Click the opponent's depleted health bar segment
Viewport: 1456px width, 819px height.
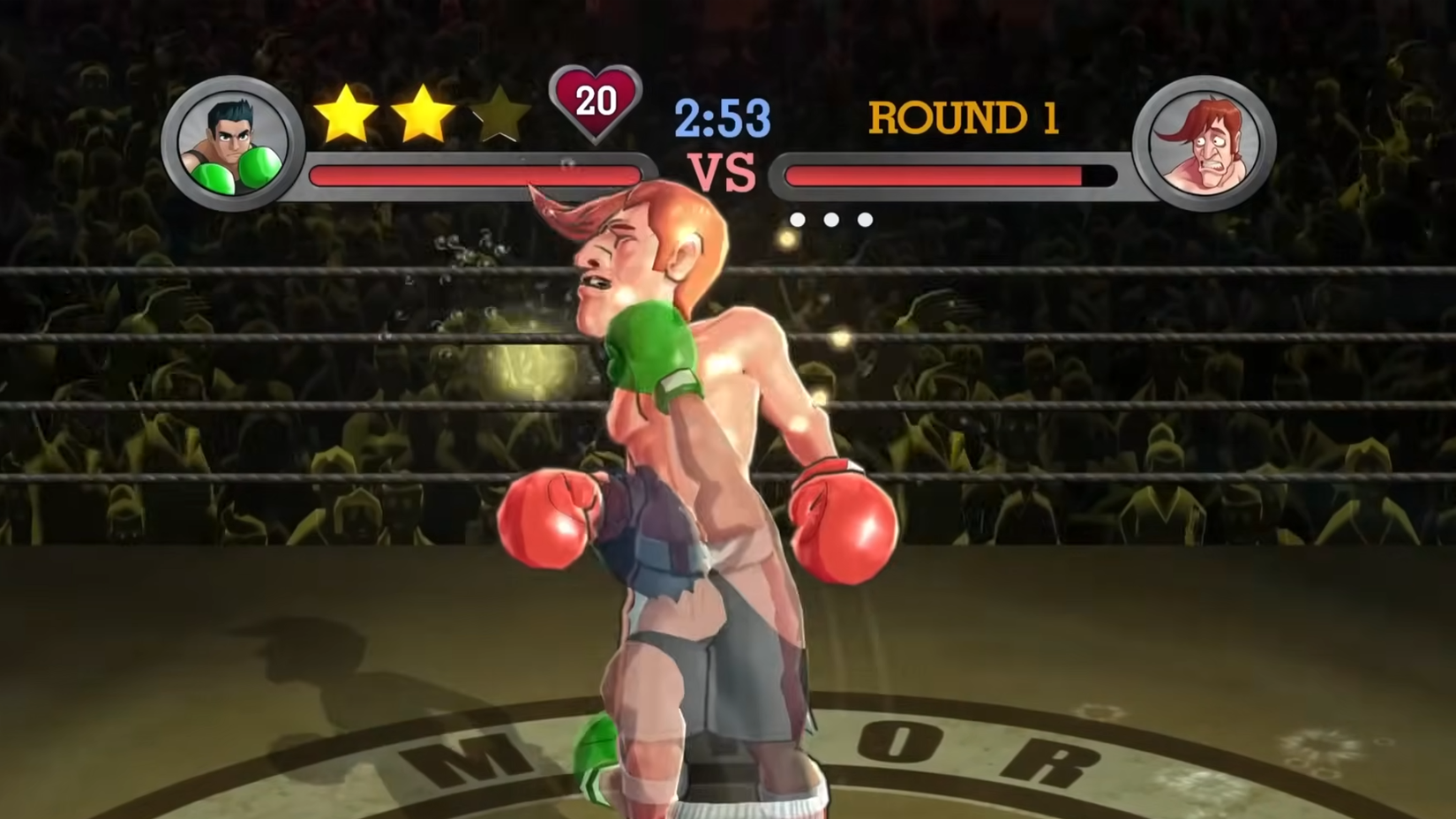click(x=1099, y=174)
